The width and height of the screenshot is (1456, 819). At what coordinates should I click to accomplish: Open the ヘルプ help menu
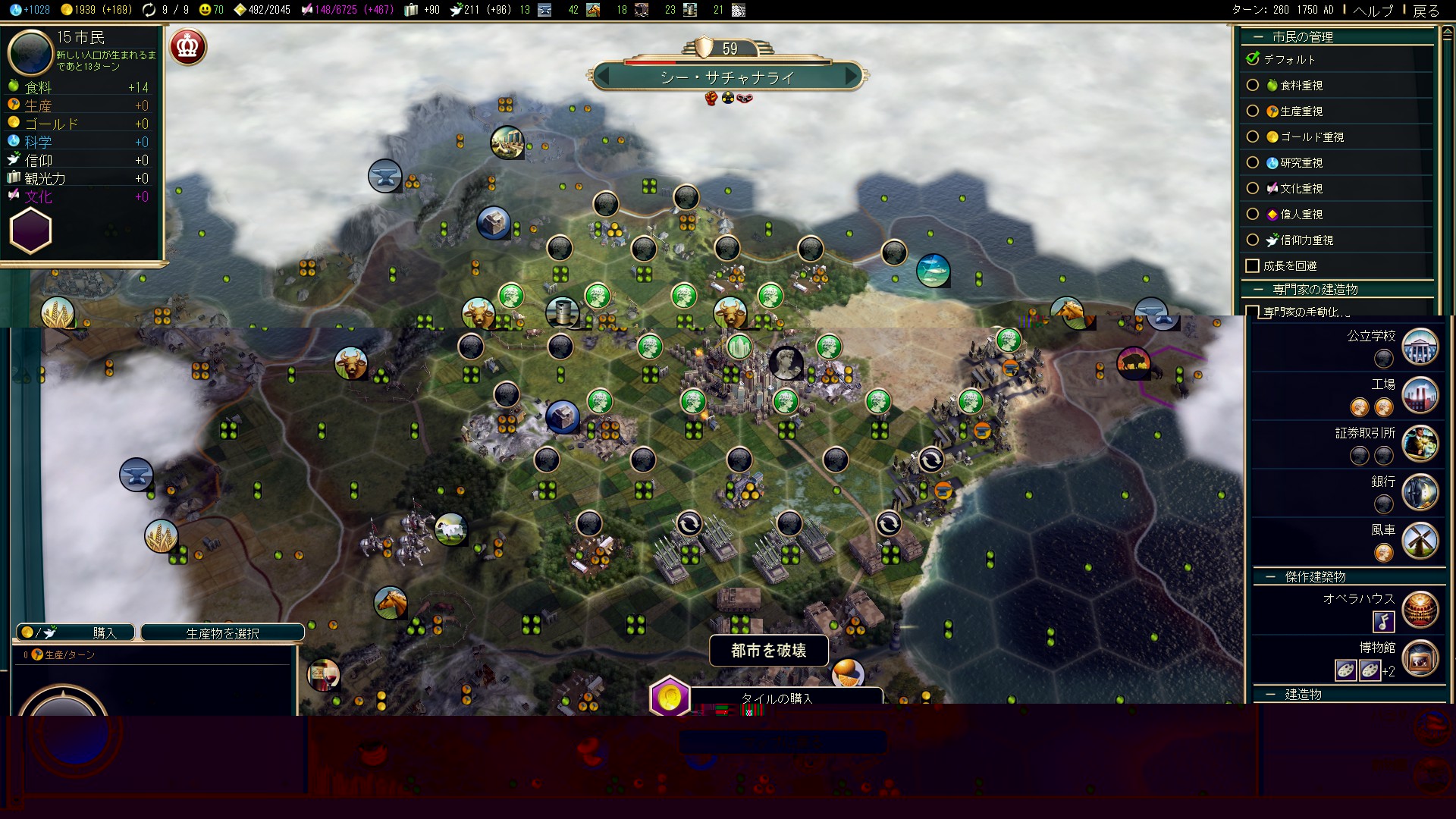[1373, 11]
